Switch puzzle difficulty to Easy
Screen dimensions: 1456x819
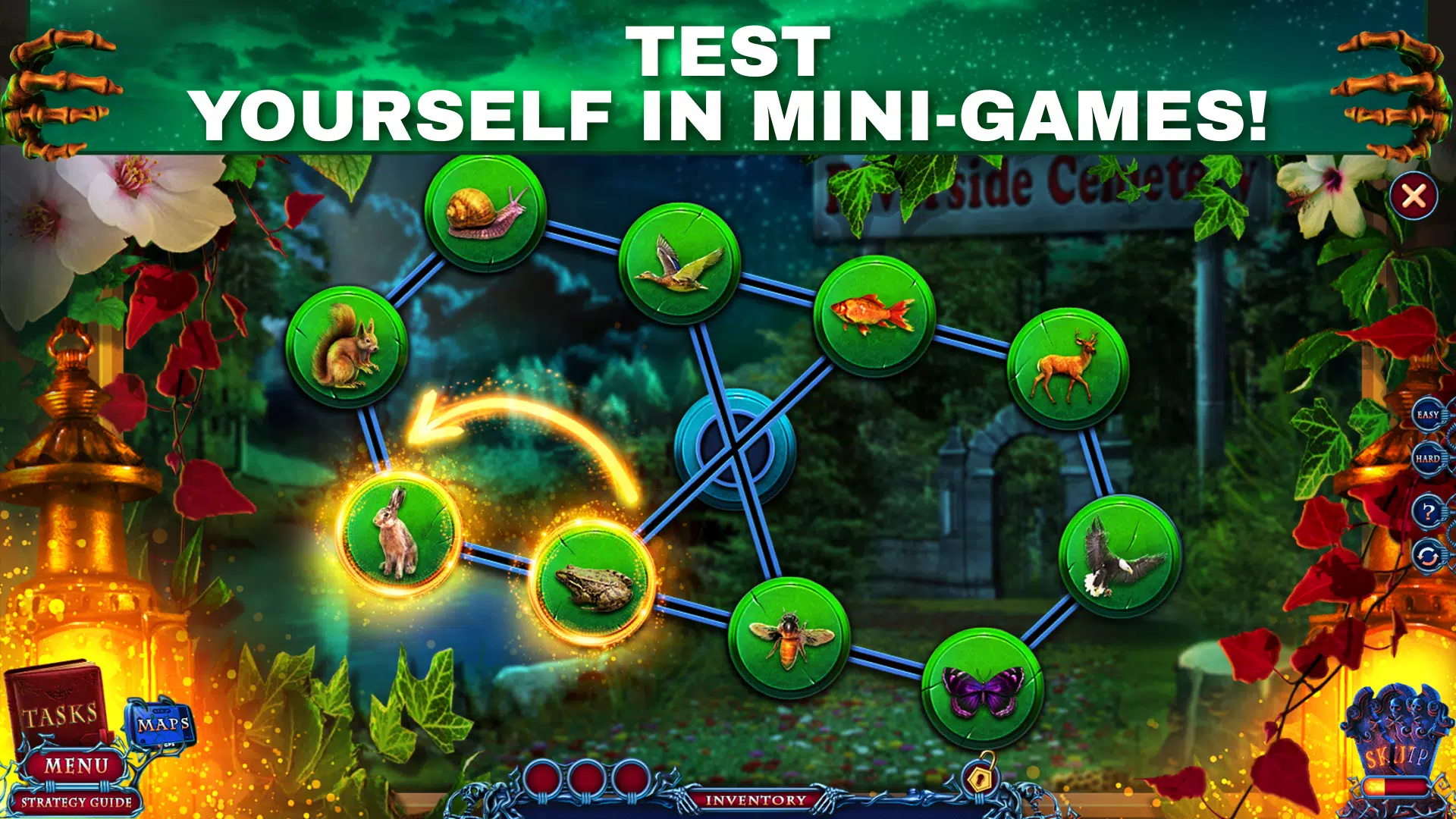1428,415
